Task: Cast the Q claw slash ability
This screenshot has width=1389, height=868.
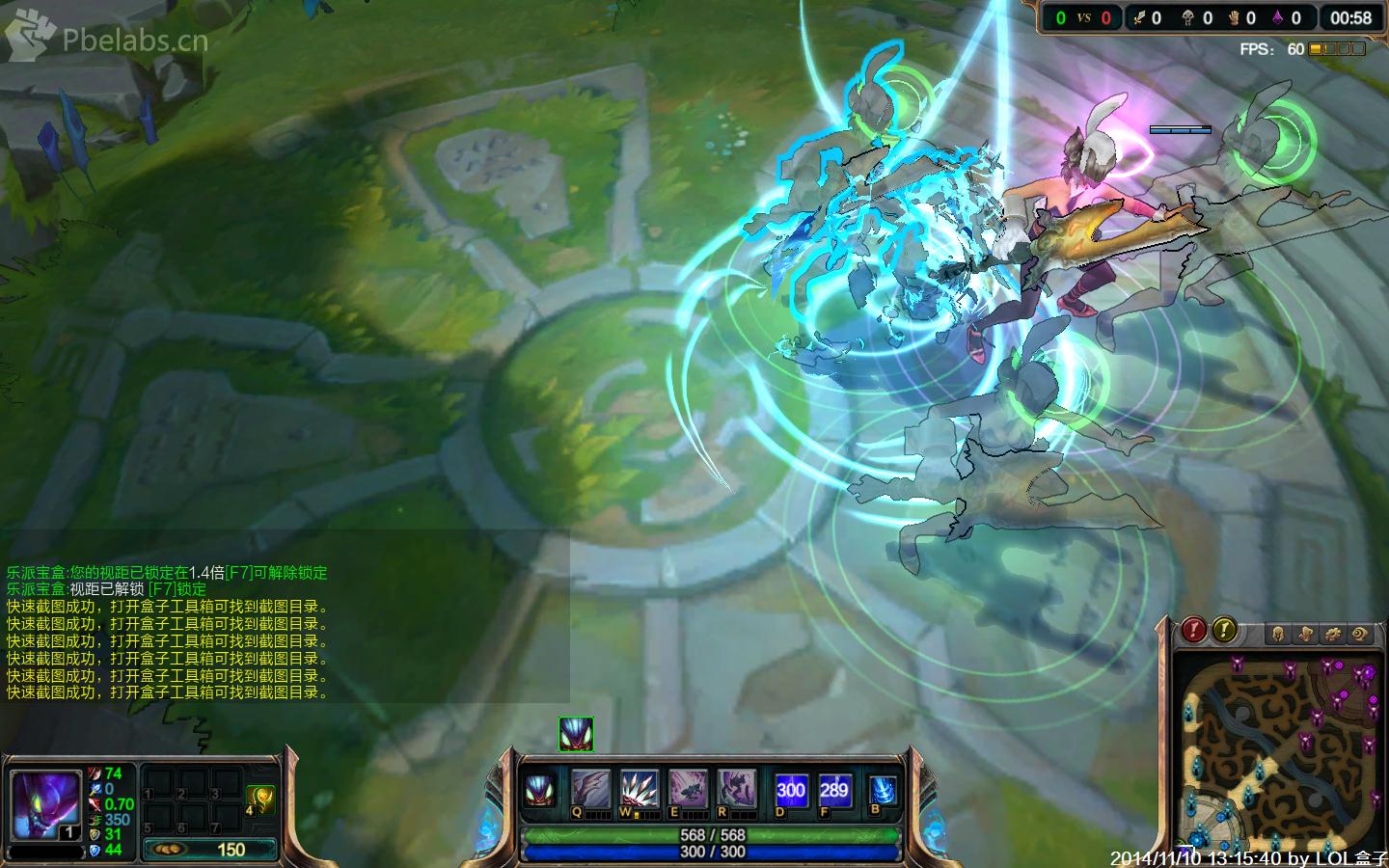Action: pyautogui.click(x=589, y=789)
